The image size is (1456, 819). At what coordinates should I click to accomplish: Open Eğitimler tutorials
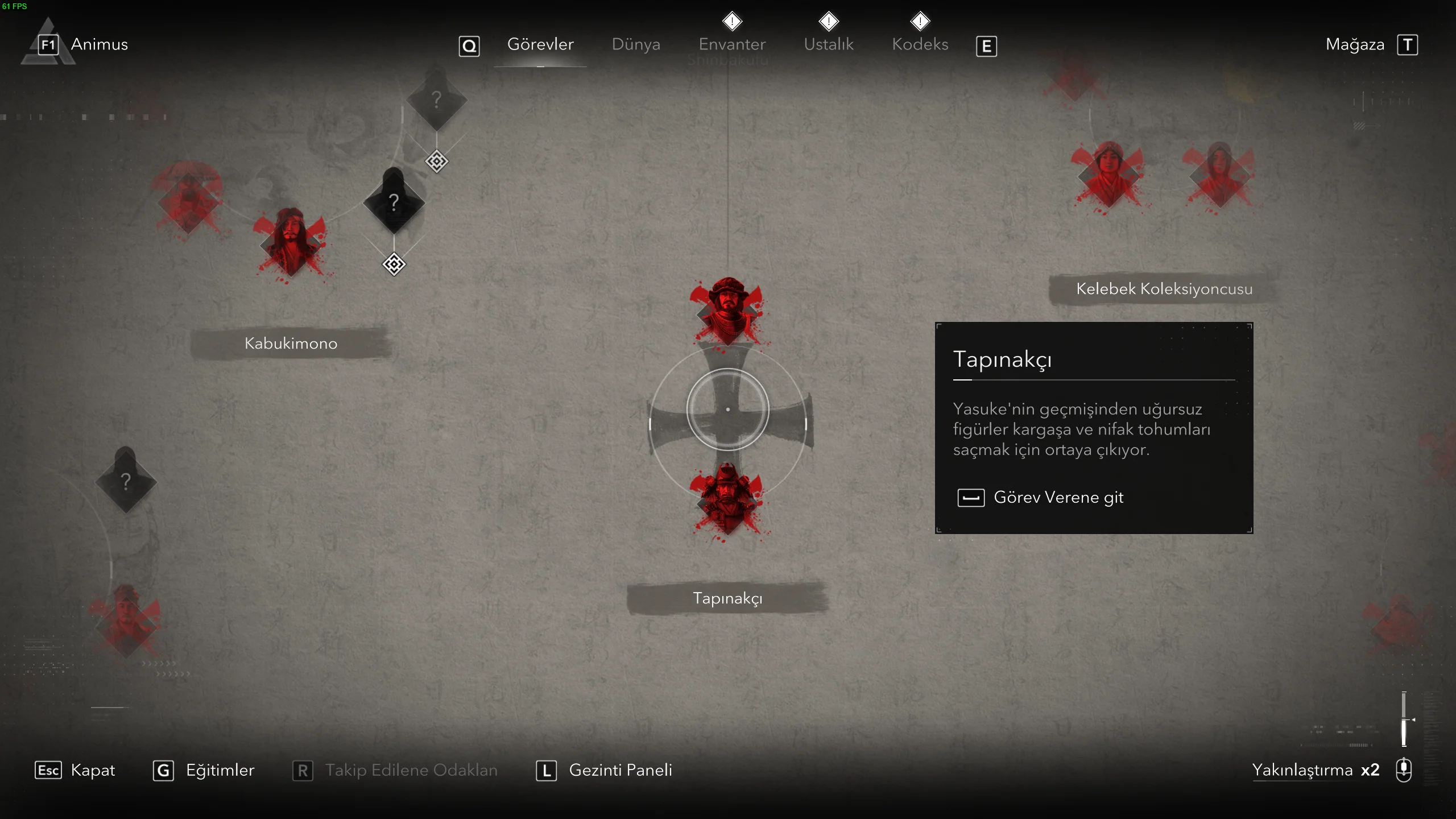click(x=220, y=770)
